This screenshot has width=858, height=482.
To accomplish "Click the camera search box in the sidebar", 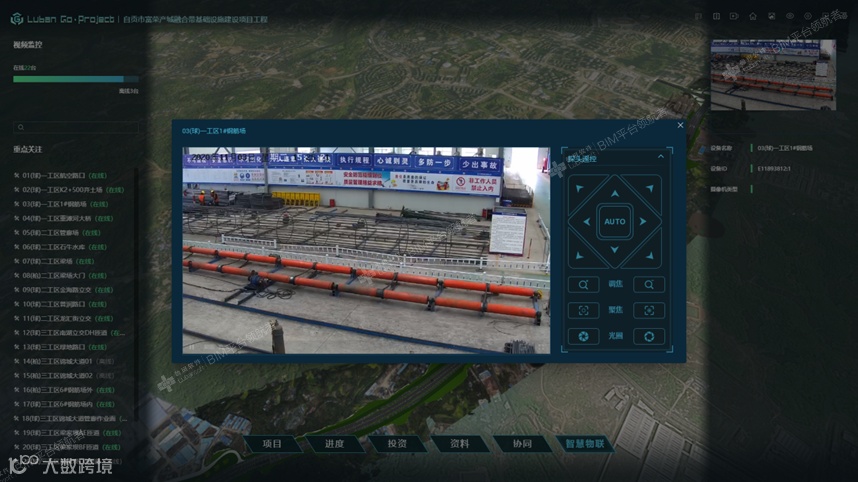I will [x=75, y=128].
